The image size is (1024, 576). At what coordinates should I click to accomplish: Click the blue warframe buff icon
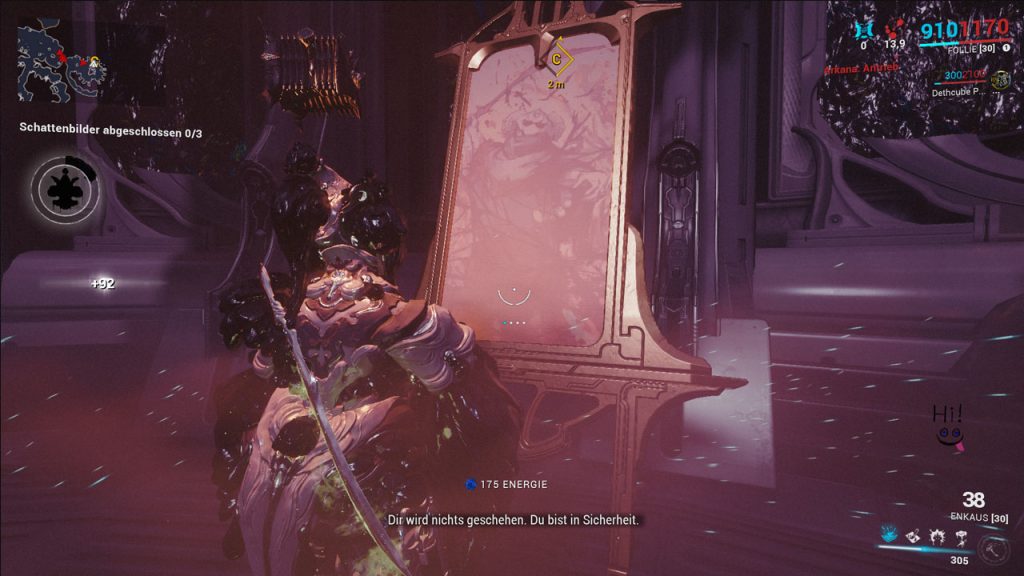point(865,30)
